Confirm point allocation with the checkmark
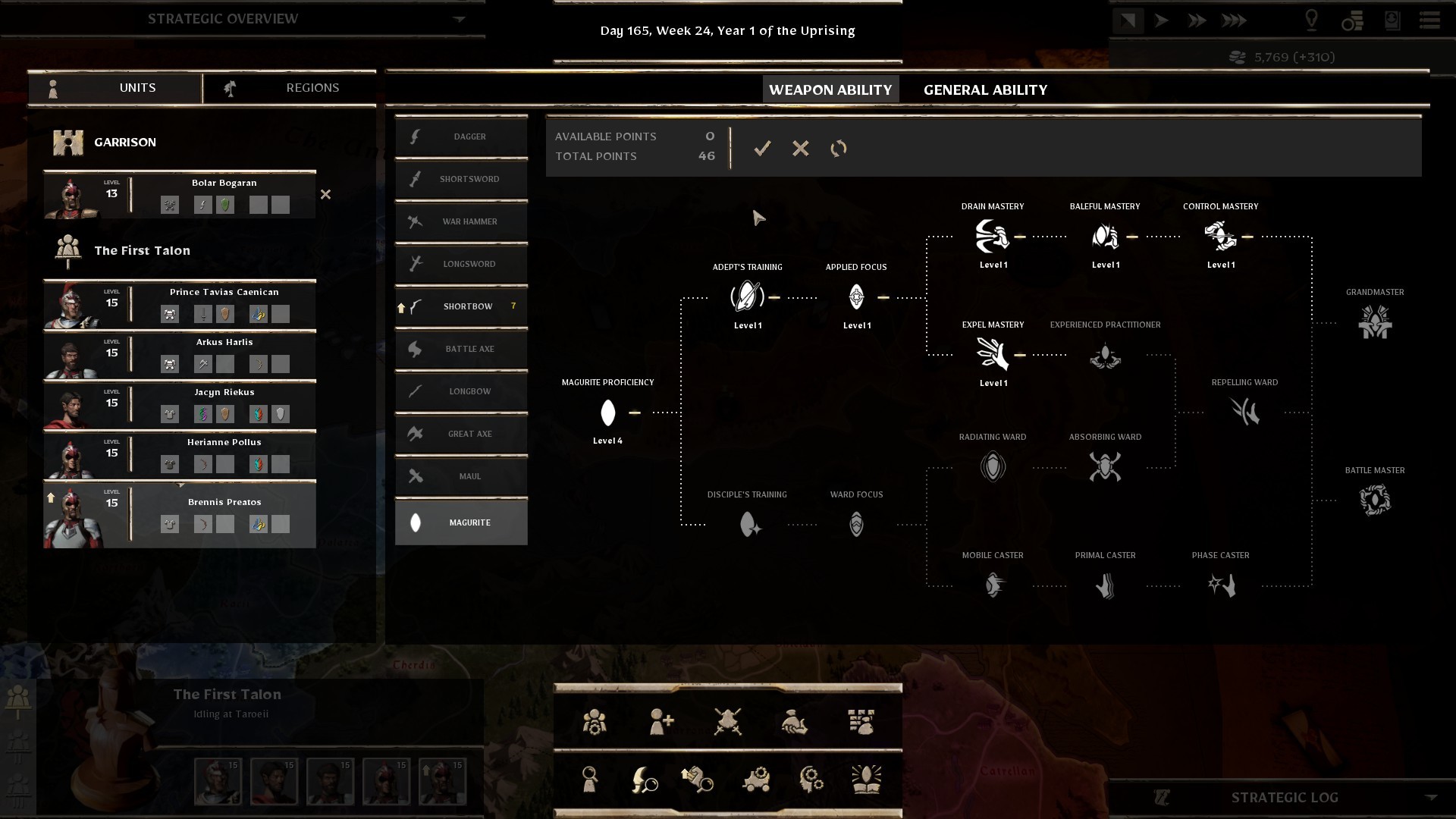1456x819 pixels. click(x=763, y=149)
